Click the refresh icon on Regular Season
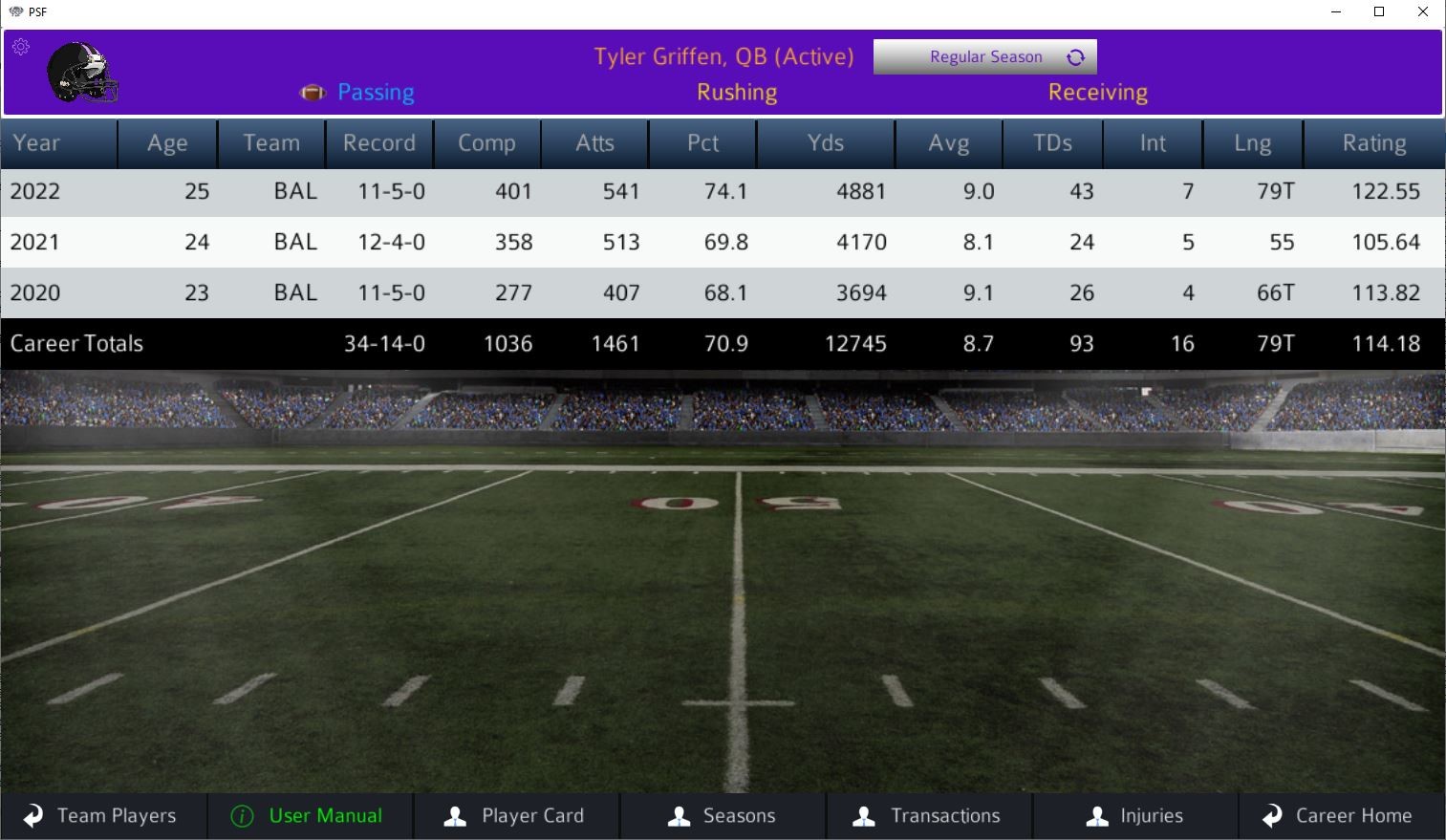The width and height of the screenshot is (1446, 840). click(x=1078, y=56)
